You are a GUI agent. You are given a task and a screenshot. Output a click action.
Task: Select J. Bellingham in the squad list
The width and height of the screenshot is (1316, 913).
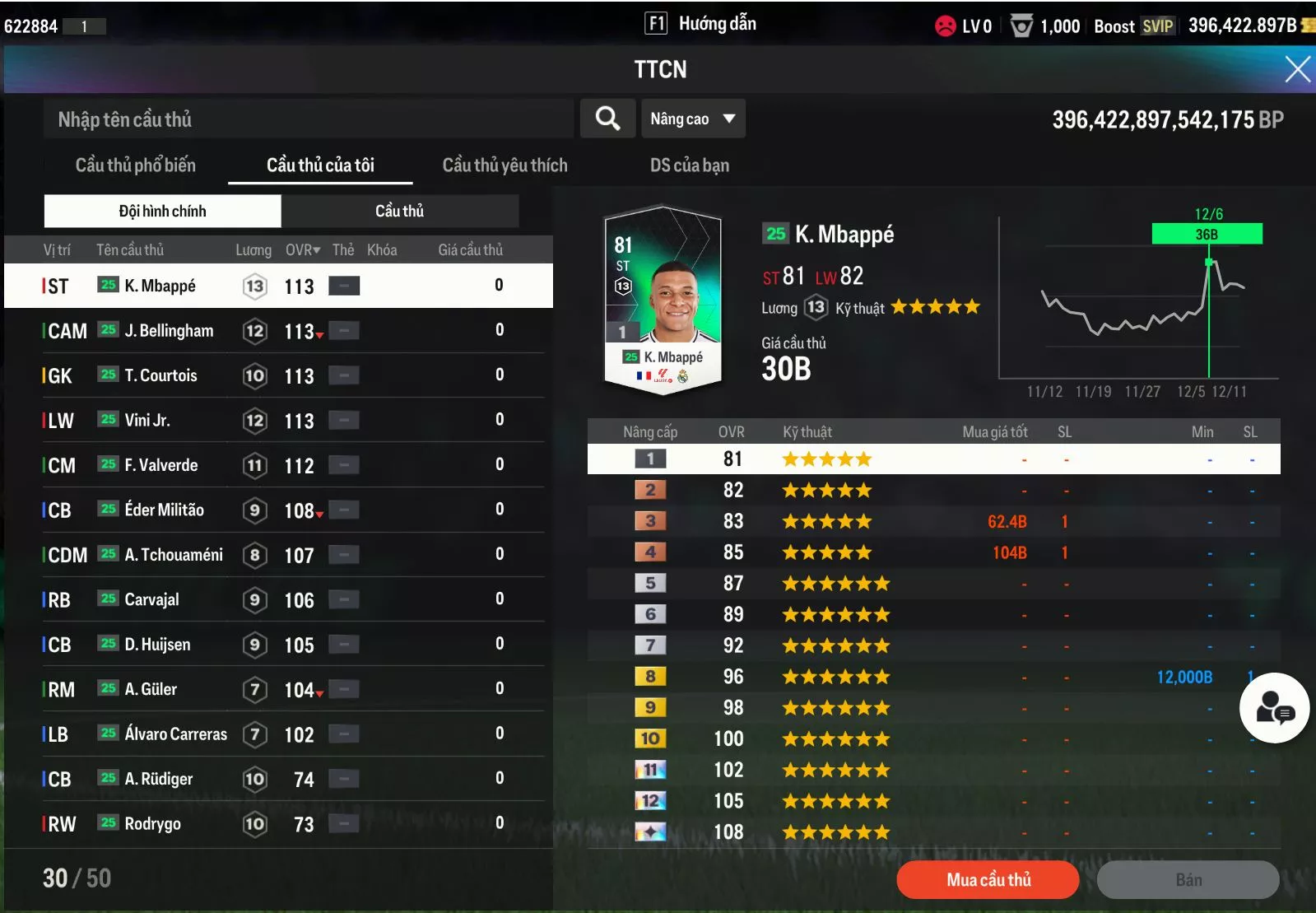[x=169, y=331]
